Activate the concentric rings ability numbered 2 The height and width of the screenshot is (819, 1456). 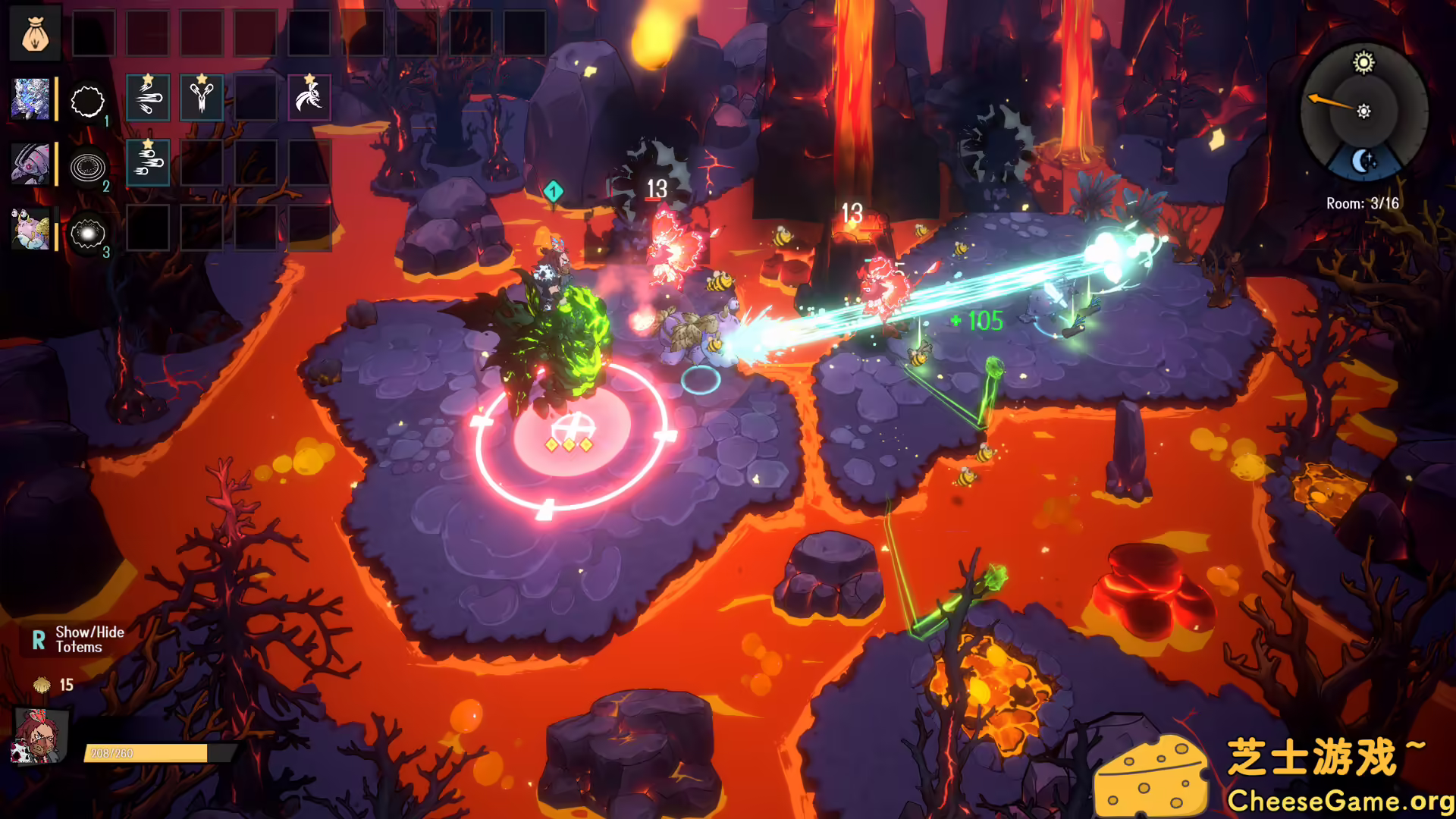pos(87,166)
